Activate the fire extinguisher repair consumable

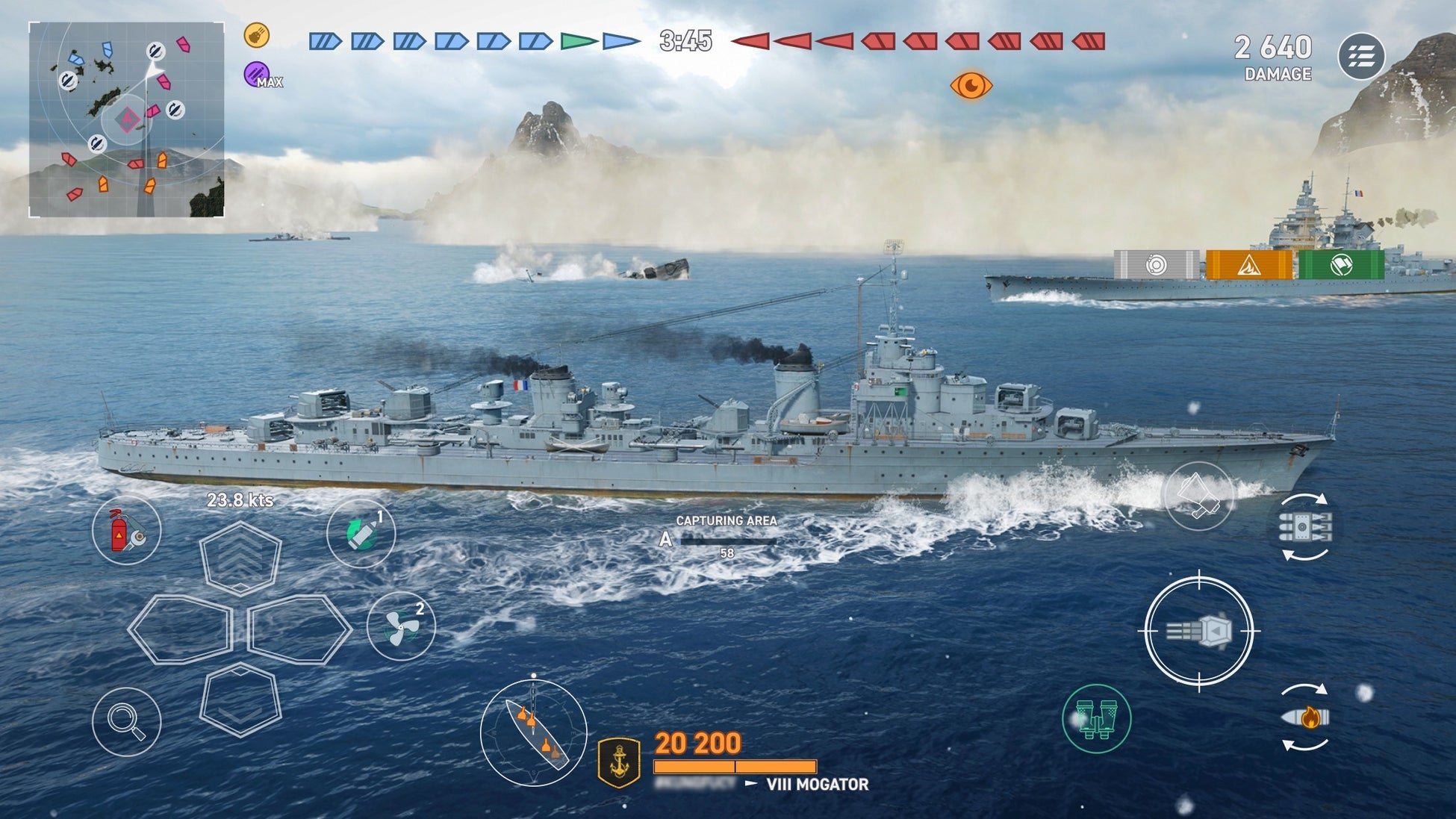[126, 530]
